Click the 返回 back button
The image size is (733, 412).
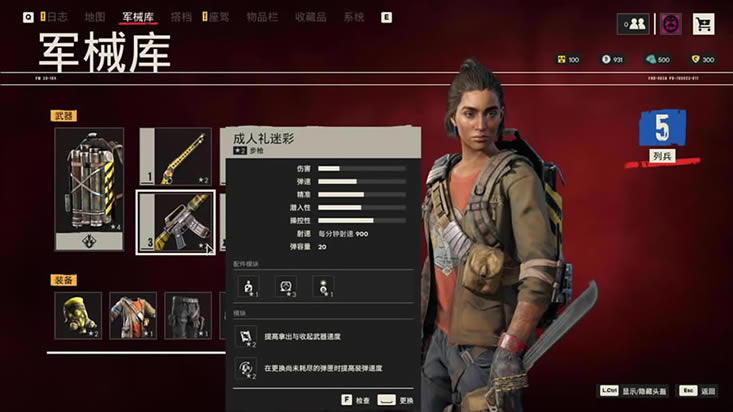pyautogui.click(x=698, y=391)
